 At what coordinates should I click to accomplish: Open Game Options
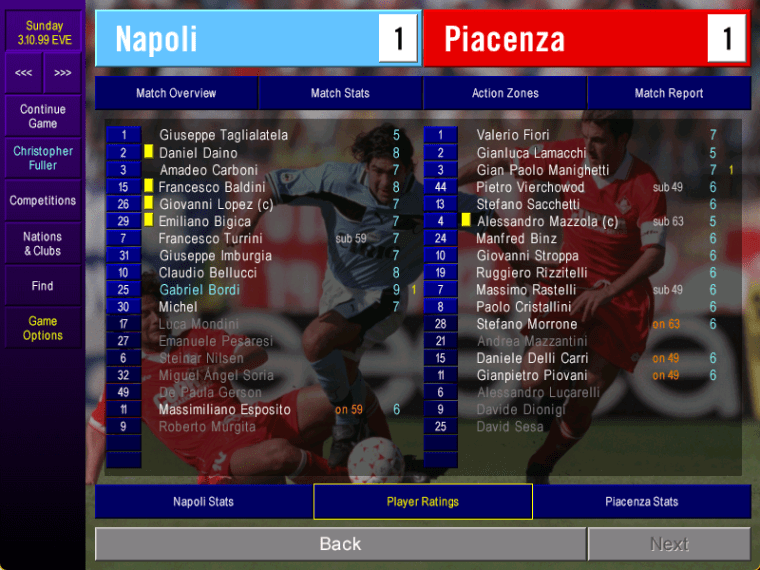pyautogui.click(x=43, y=328)
